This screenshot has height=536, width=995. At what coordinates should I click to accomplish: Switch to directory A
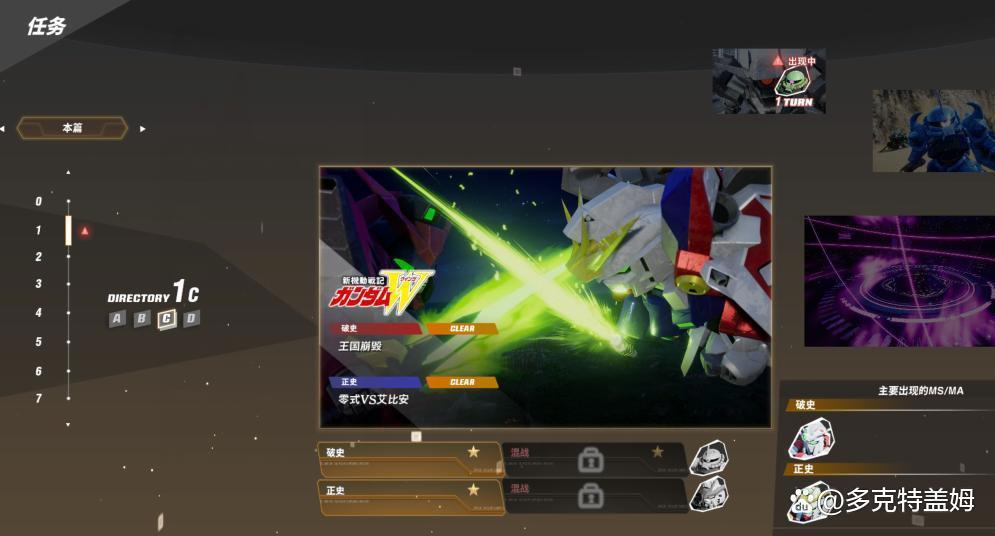pyautogui.click(x=118, y=319)
